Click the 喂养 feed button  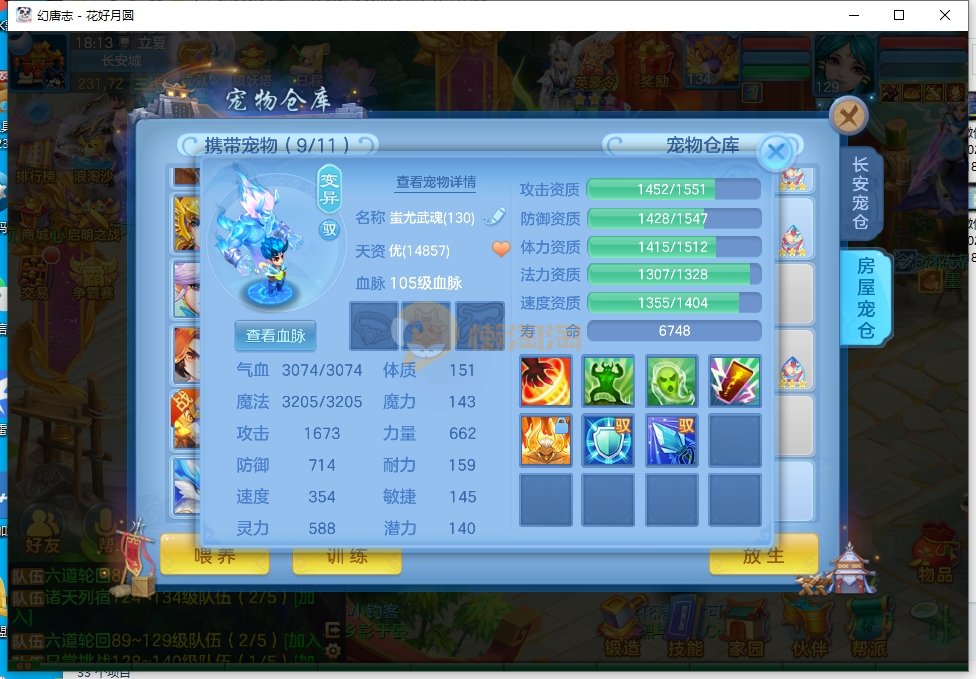(x=215, y=556)
